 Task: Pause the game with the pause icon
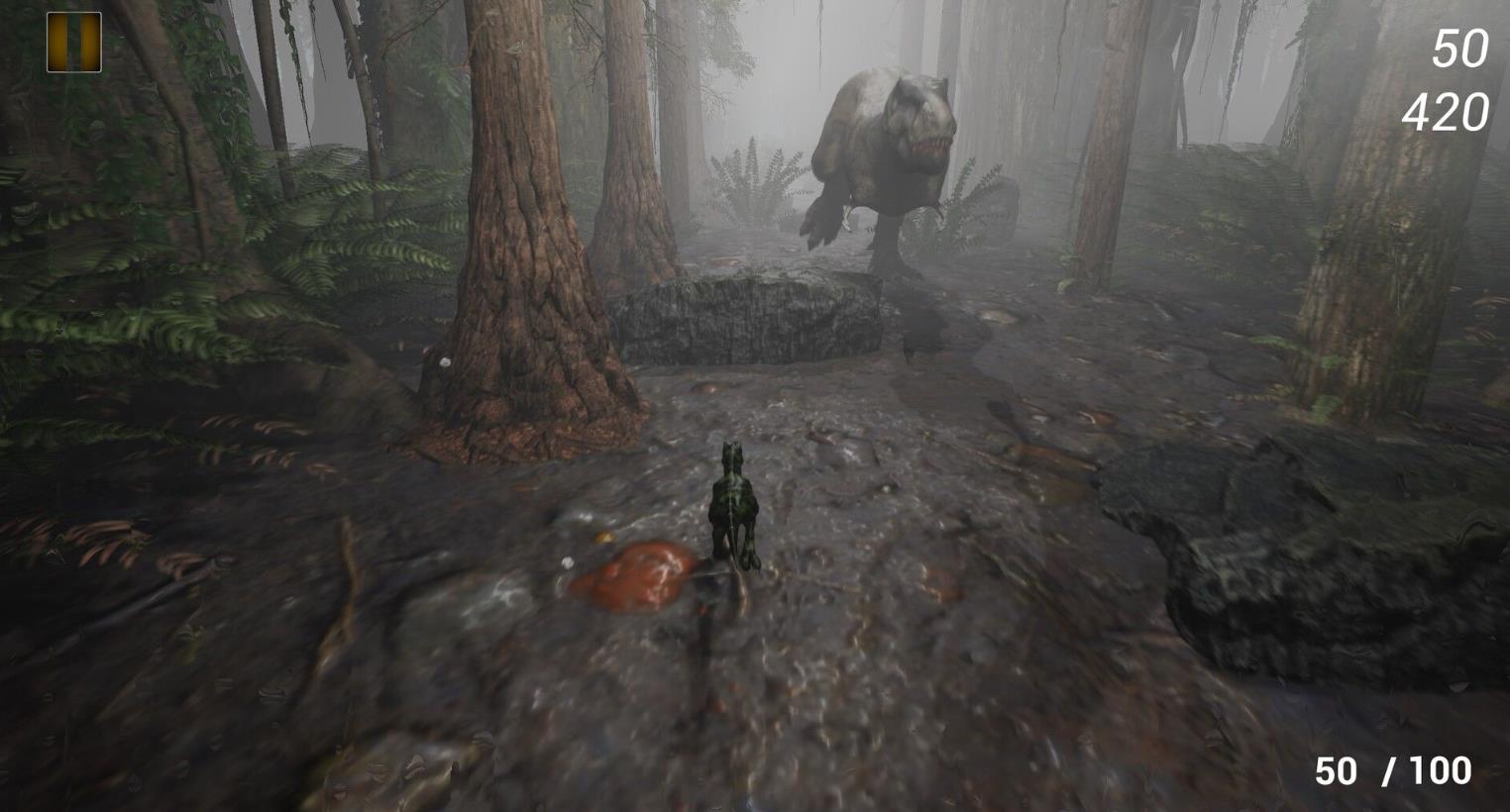coord(73,43)
